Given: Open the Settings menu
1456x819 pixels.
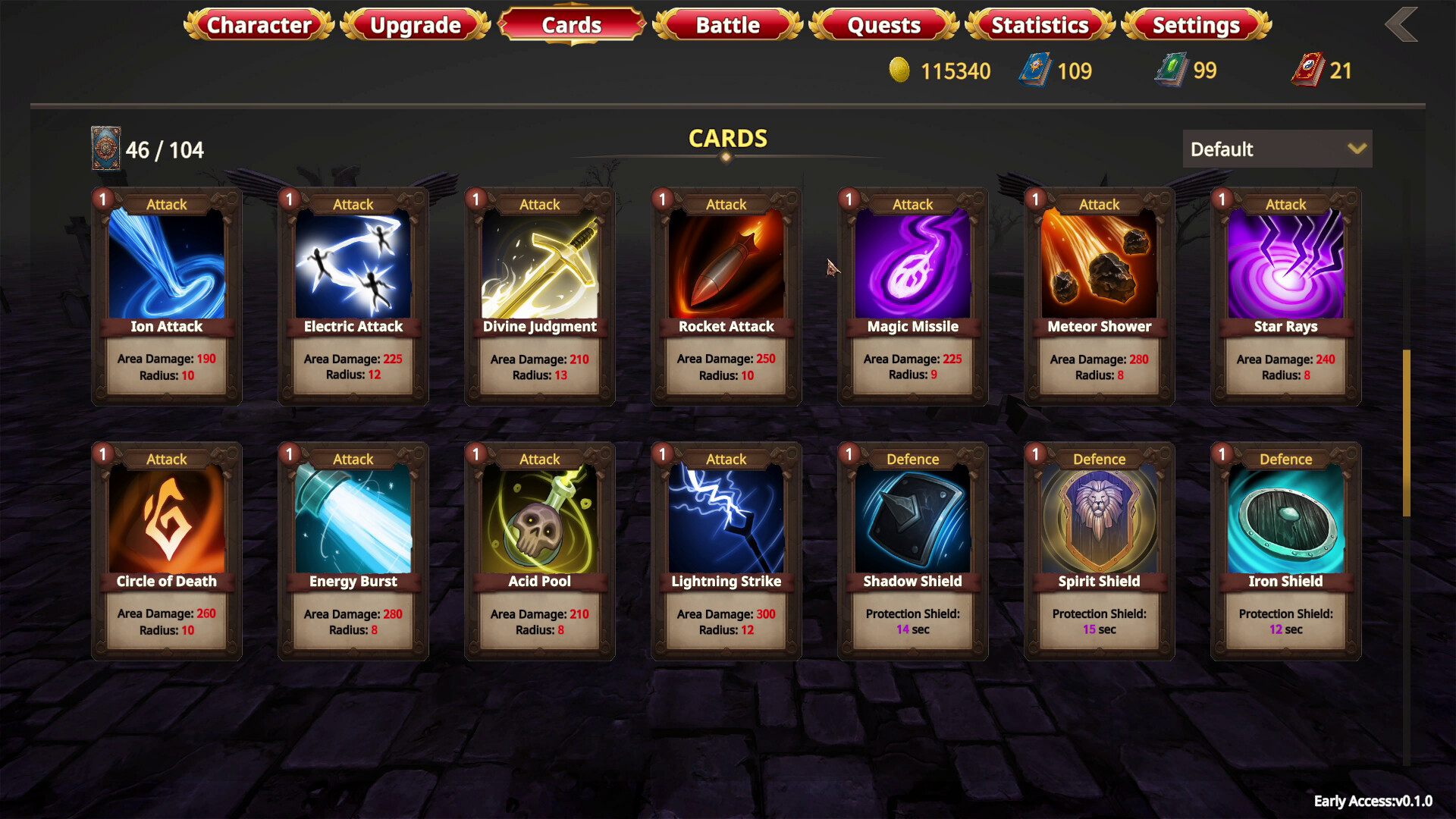Looking at the screenshot, I should point(1196,25).
